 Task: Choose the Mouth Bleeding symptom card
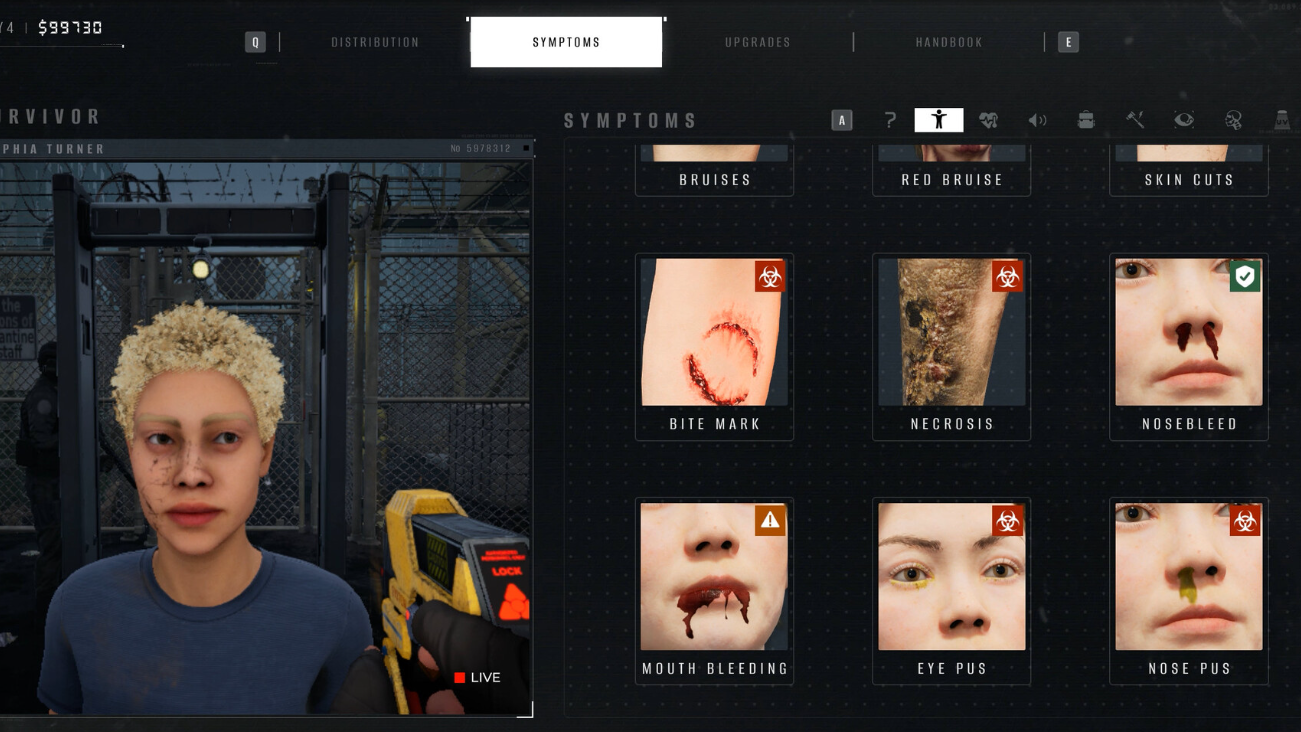pos(714,590)
